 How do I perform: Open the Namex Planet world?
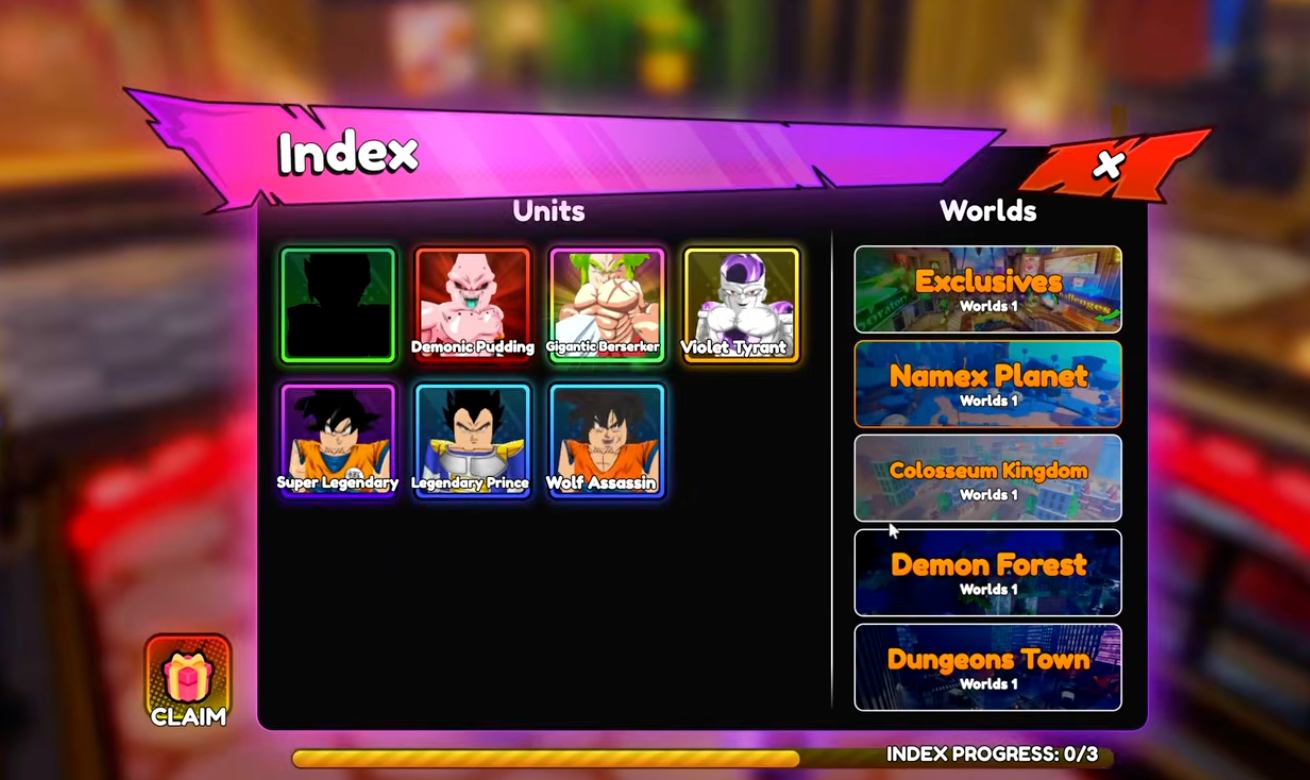[987, 384]
